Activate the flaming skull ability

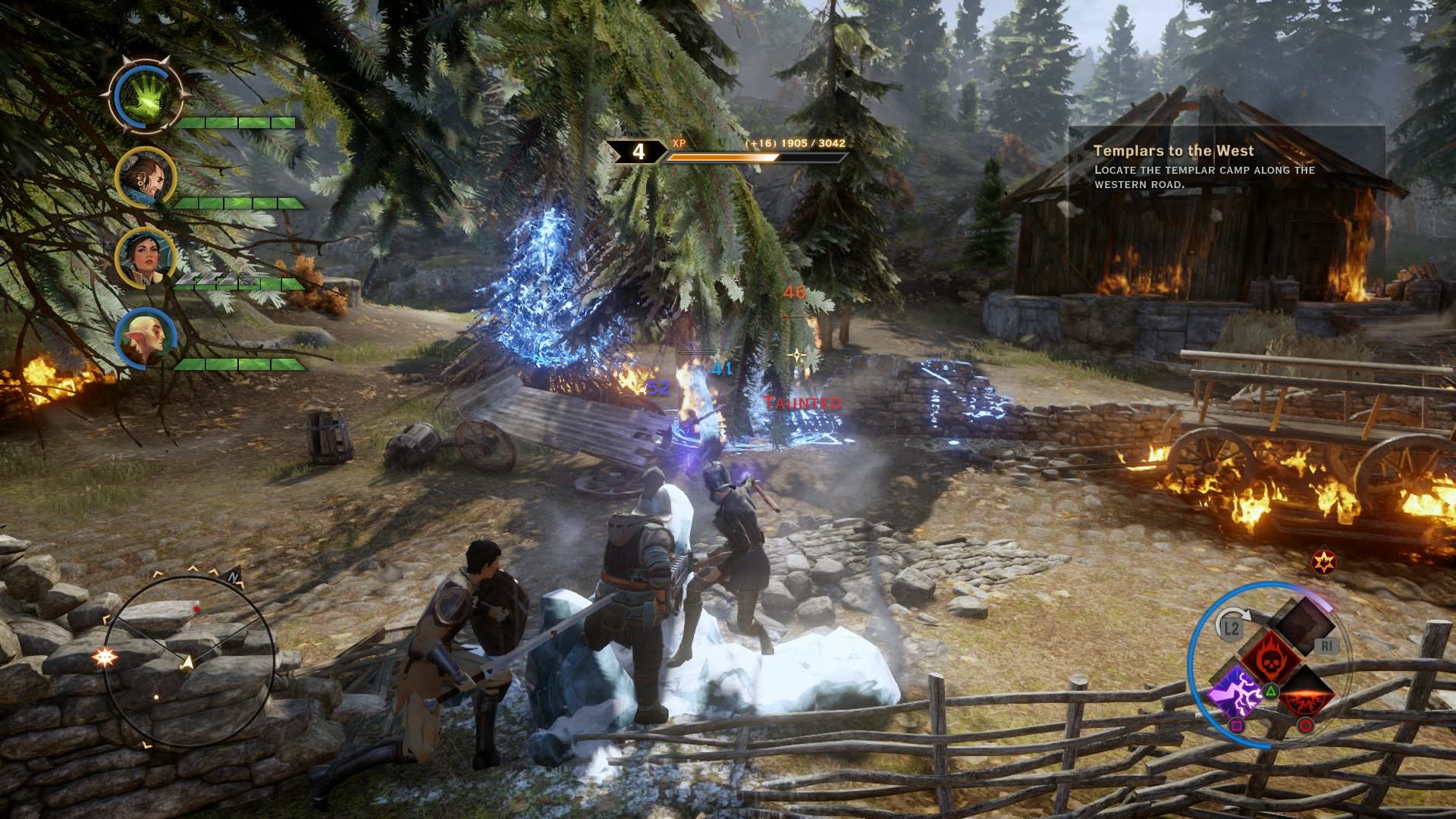point(1269,657)
